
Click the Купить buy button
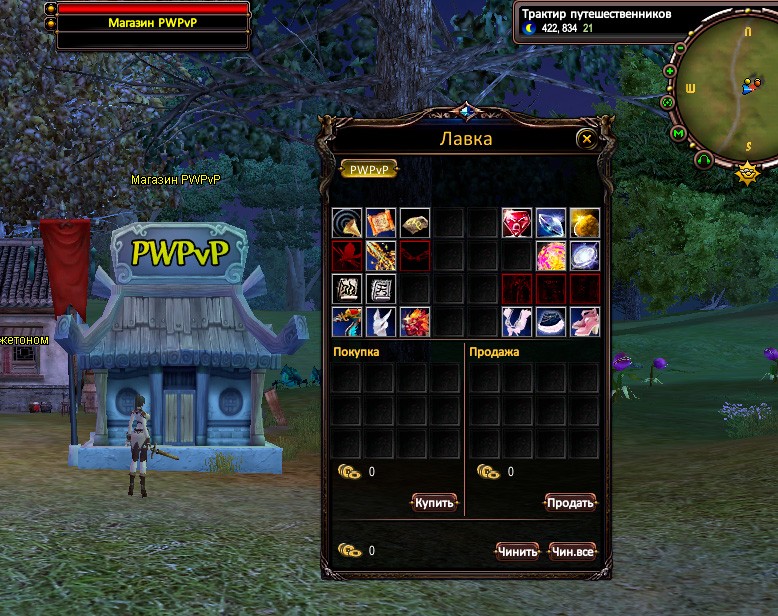435,502
